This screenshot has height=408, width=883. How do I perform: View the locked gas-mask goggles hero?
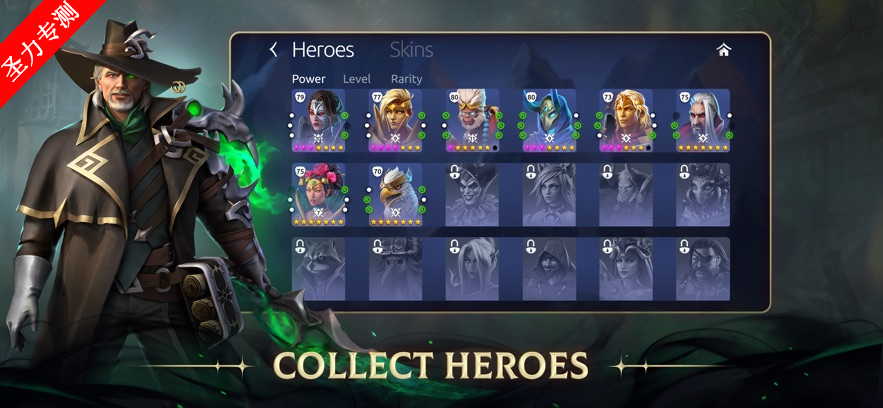(396, 269)
